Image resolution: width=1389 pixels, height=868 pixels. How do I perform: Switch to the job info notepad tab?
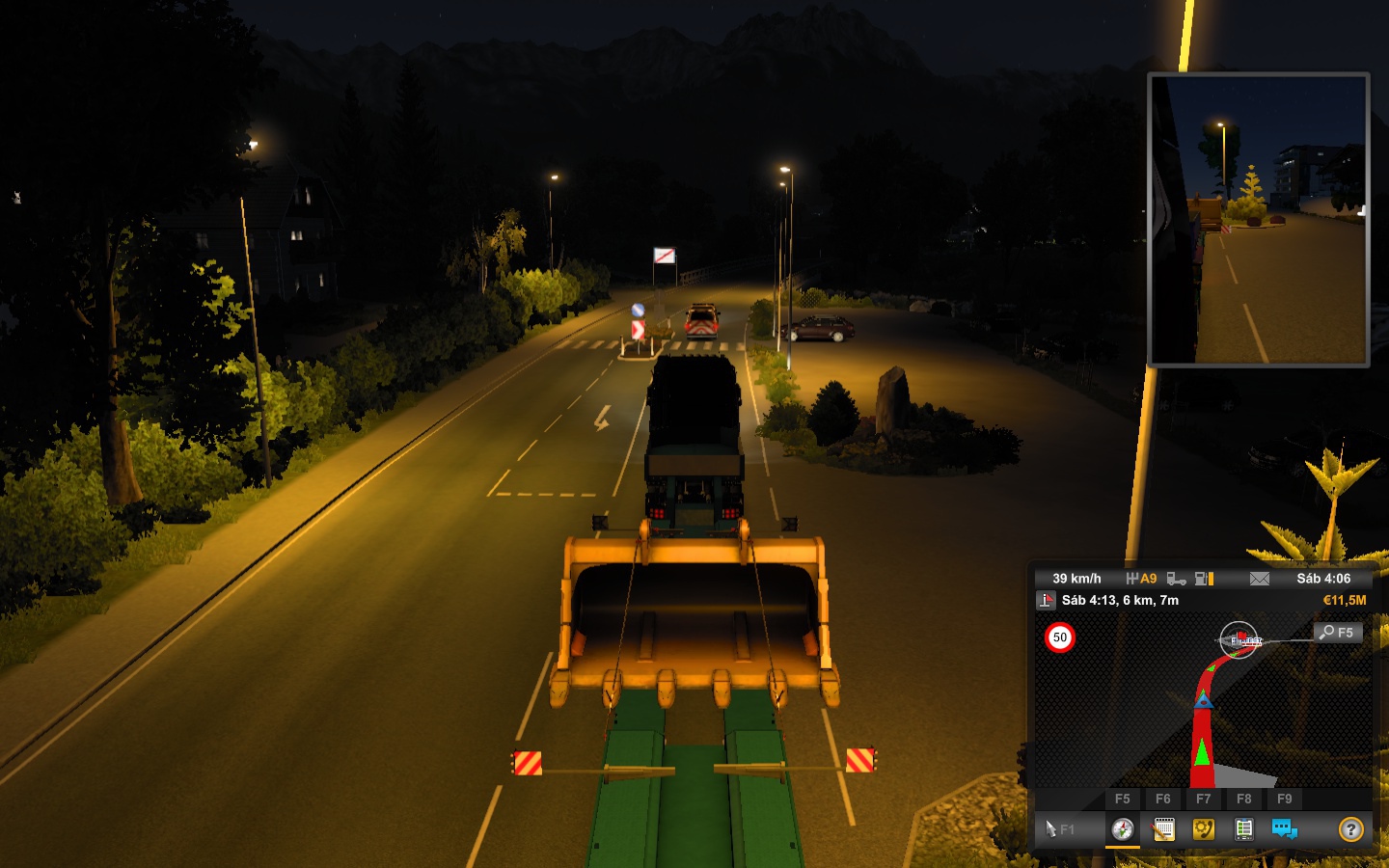(x=1163, y=829)
